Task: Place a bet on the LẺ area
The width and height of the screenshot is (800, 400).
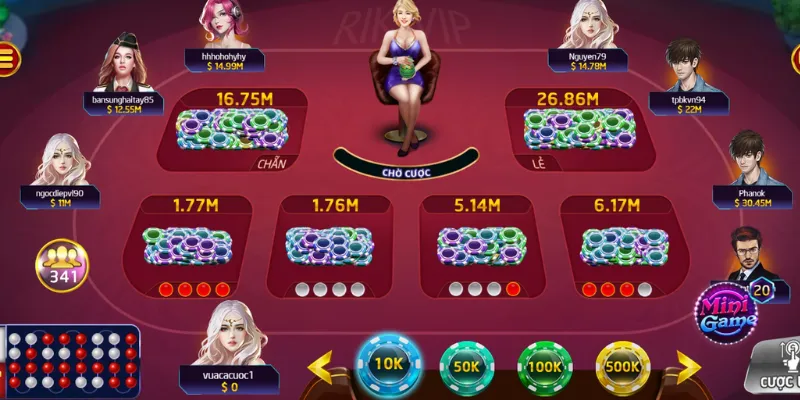Action: point(567,131)
